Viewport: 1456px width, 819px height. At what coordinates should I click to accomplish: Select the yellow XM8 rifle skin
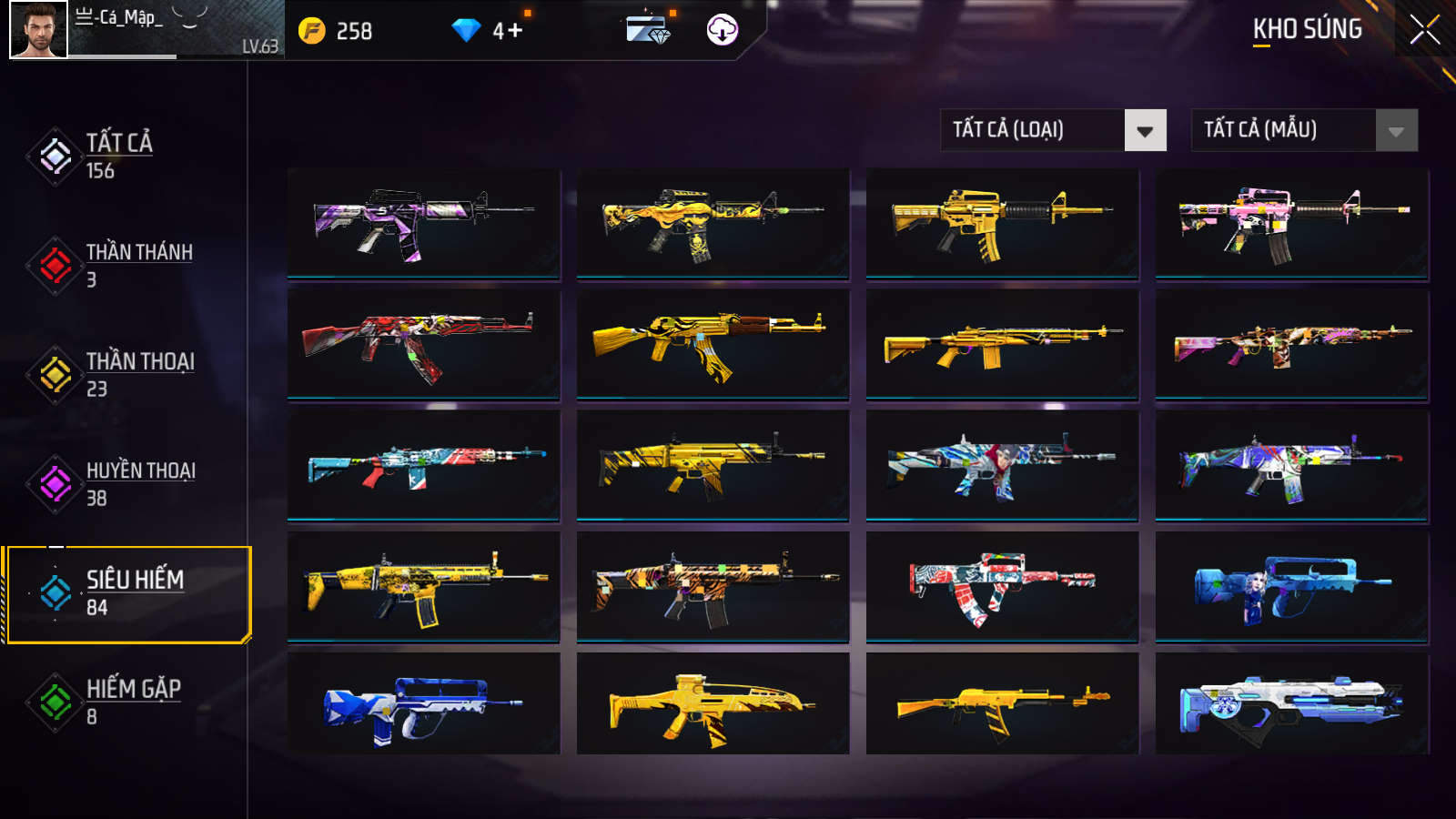713,703
